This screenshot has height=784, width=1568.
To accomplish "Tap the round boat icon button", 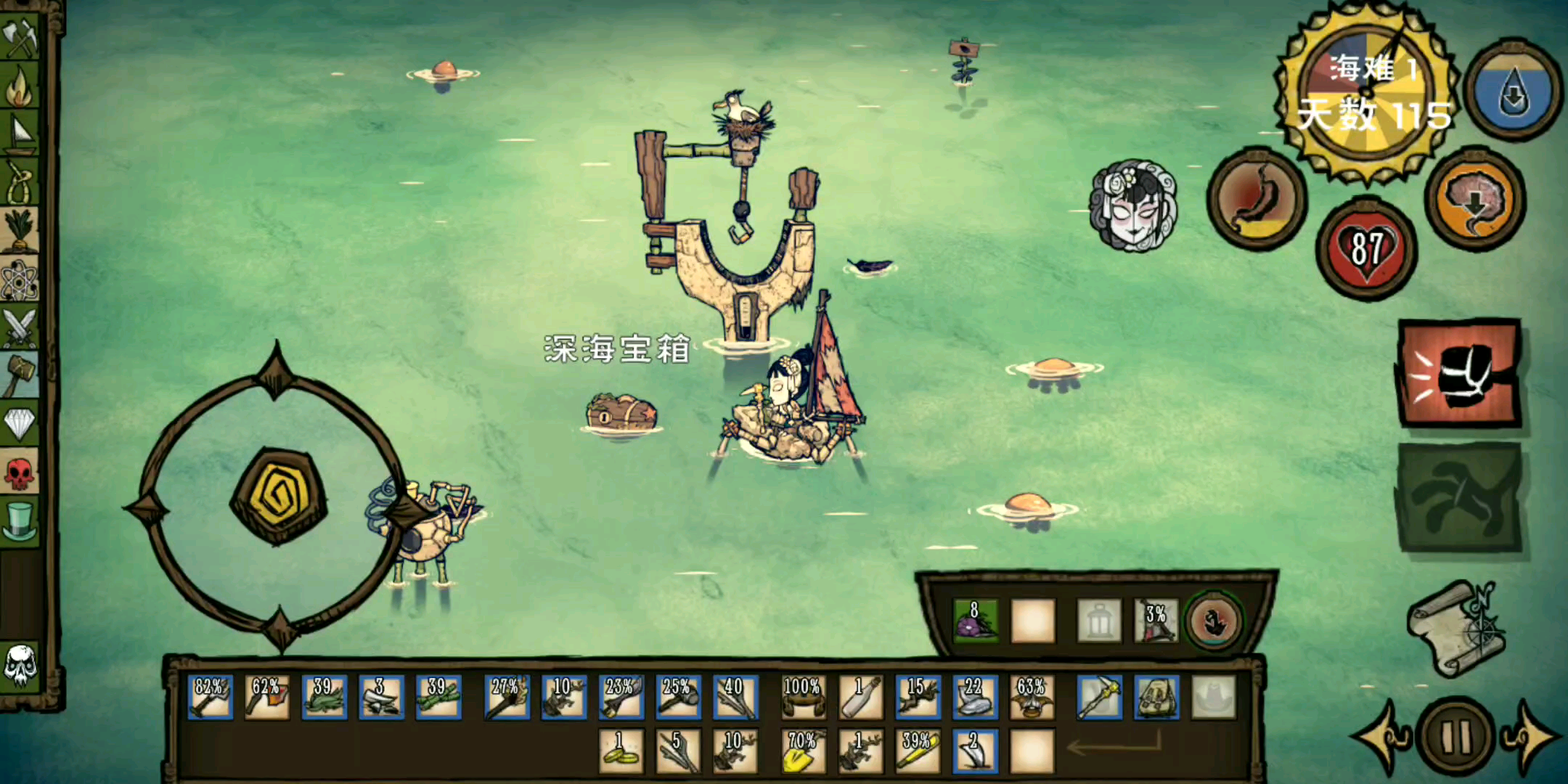I will coord(1214,621).
